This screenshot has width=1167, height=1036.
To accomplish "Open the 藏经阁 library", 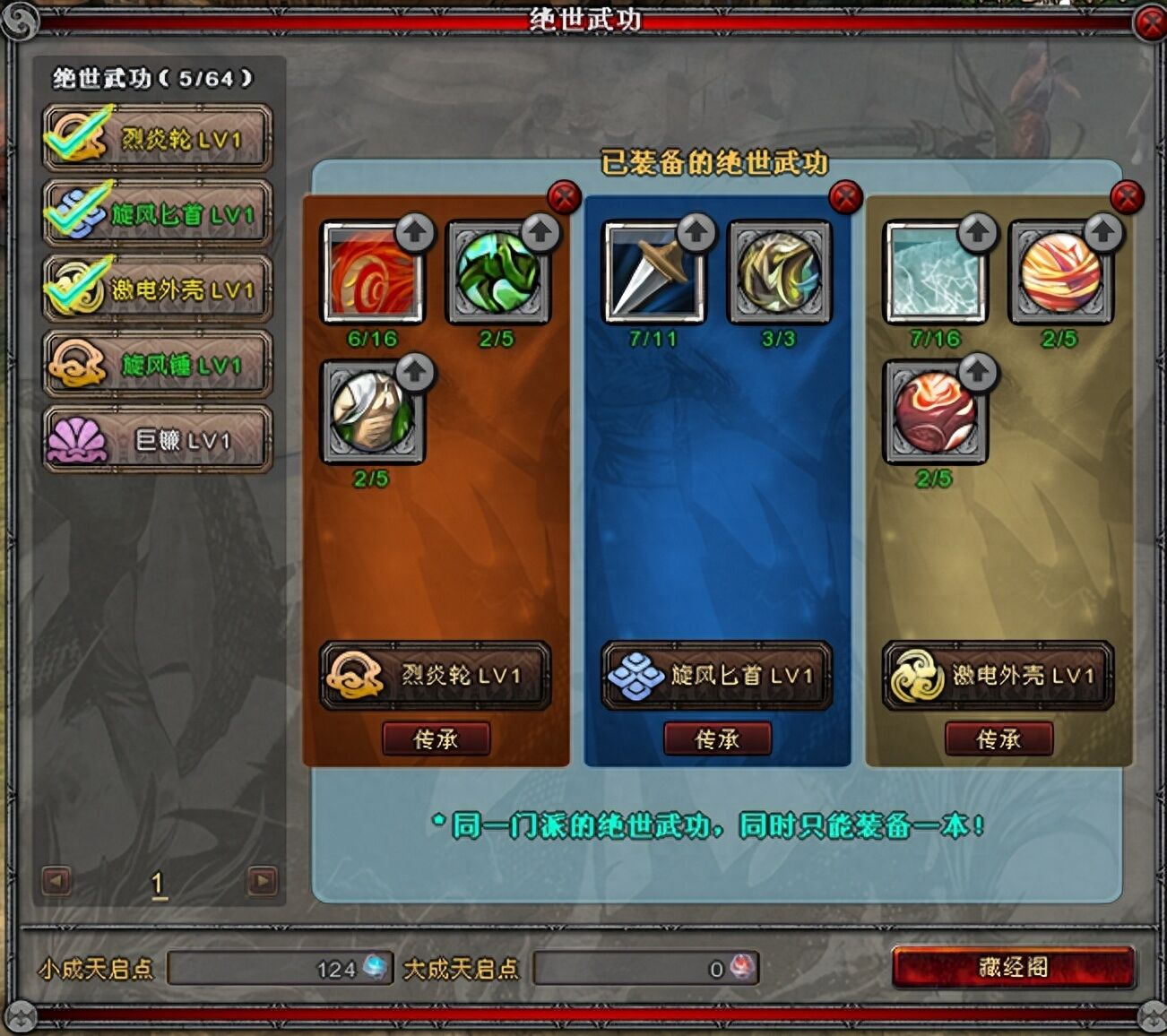I will pos(1014,968).
